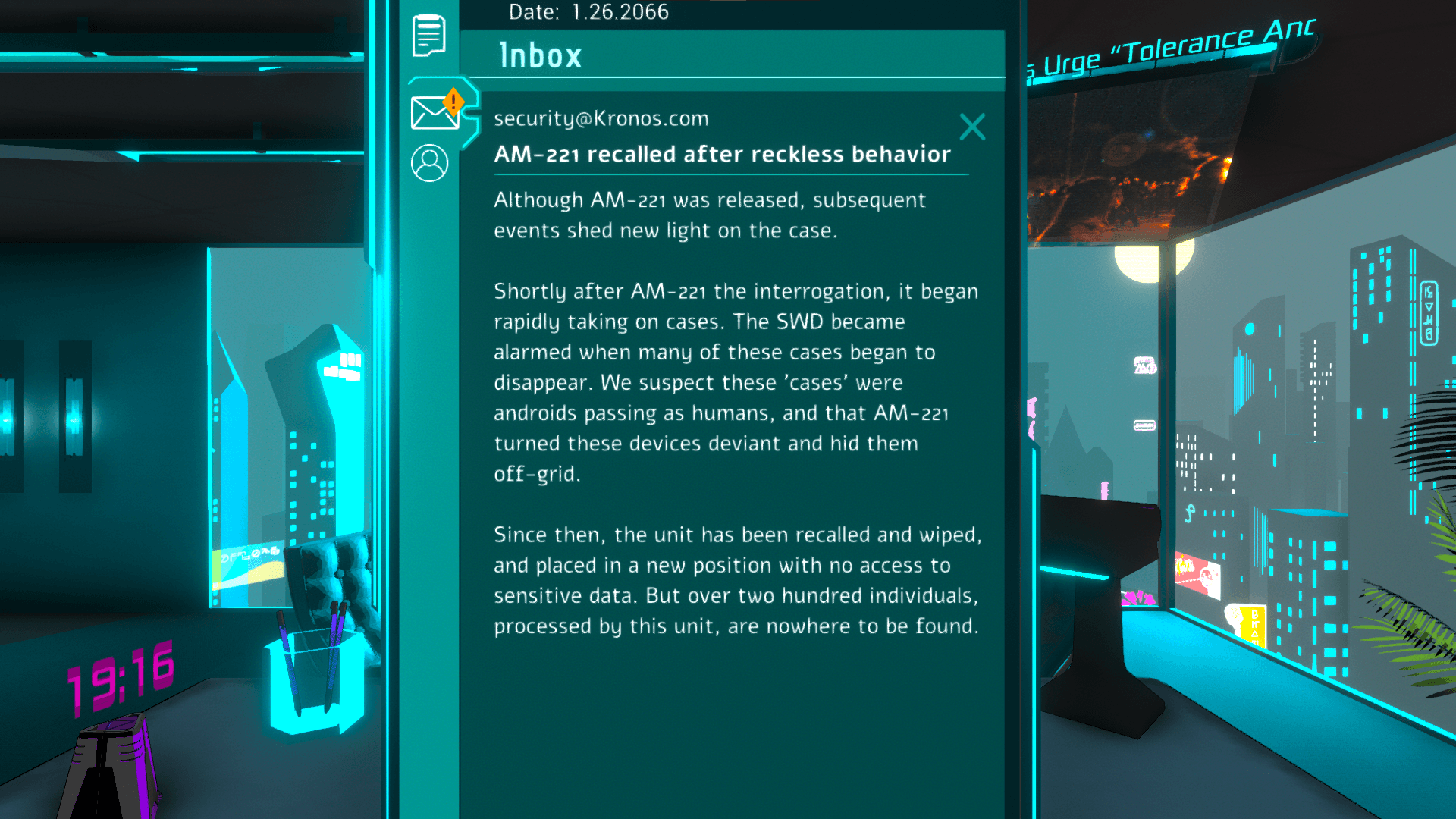Close the open email message
1456x819 pixels.
[972, 127]
